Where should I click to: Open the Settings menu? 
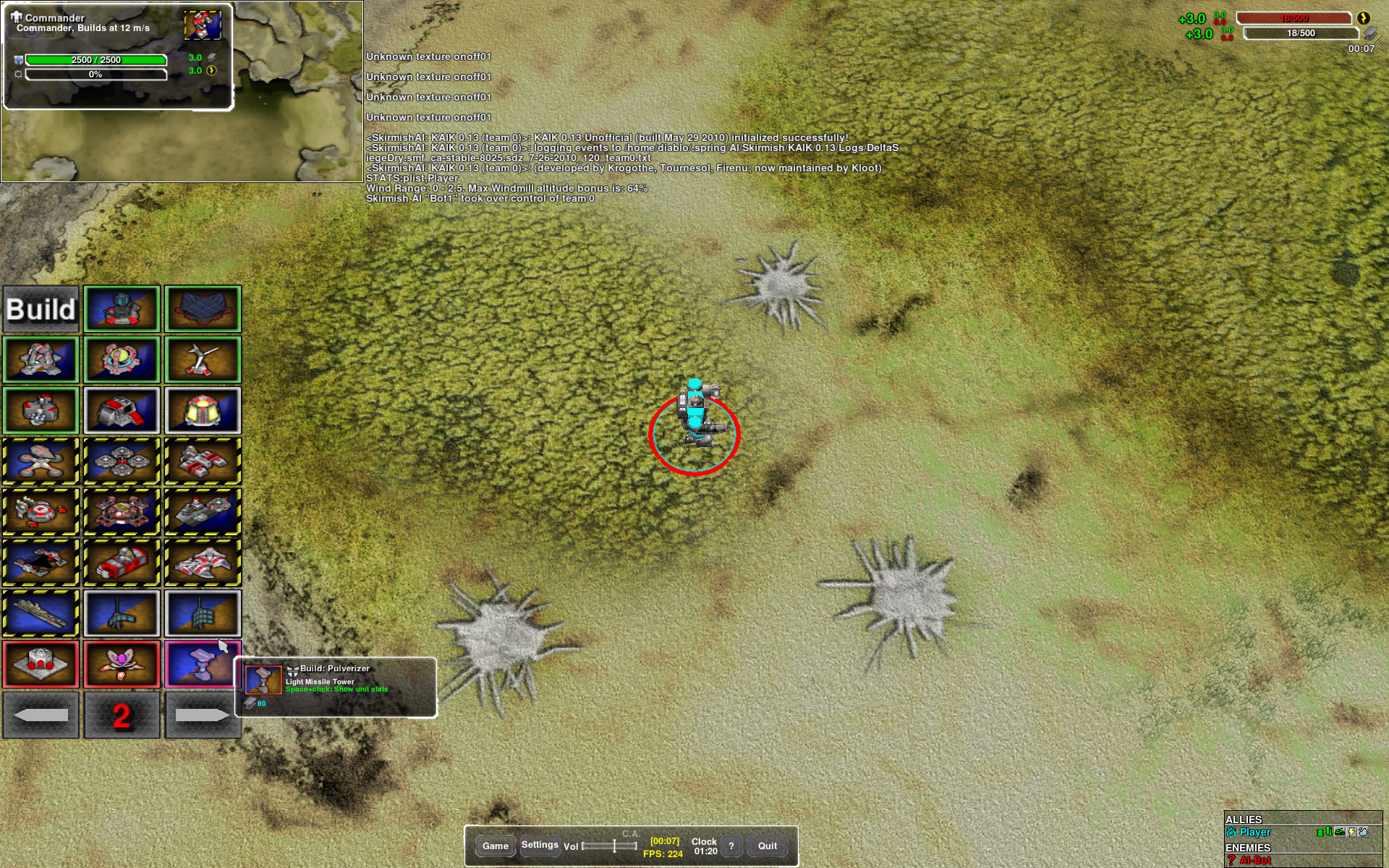point(540,845)
